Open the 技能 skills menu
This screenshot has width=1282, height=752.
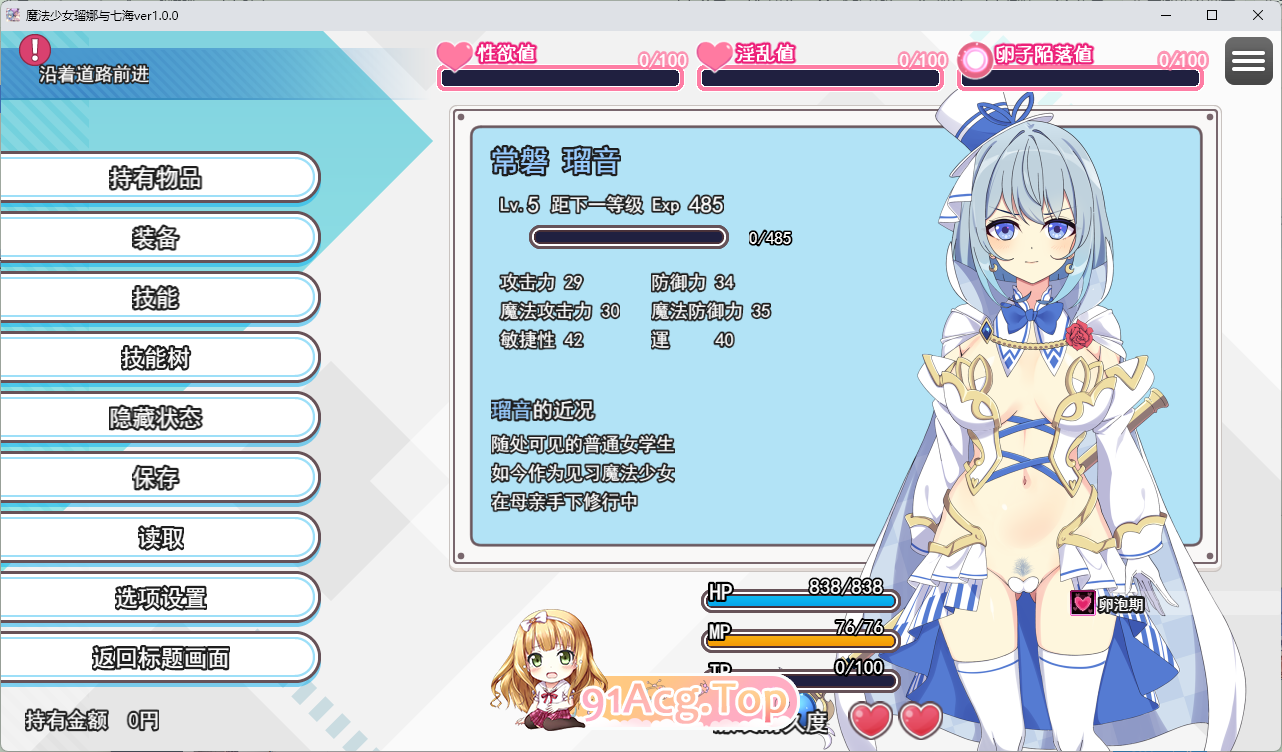[x=156, y=298]
